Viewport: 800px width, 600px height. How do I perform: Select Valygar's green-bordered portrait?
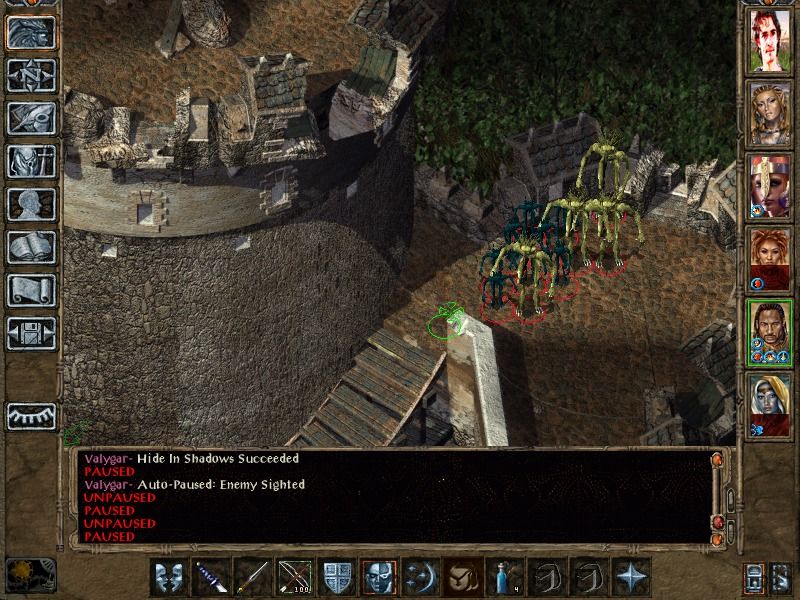(x=770, y=333)
